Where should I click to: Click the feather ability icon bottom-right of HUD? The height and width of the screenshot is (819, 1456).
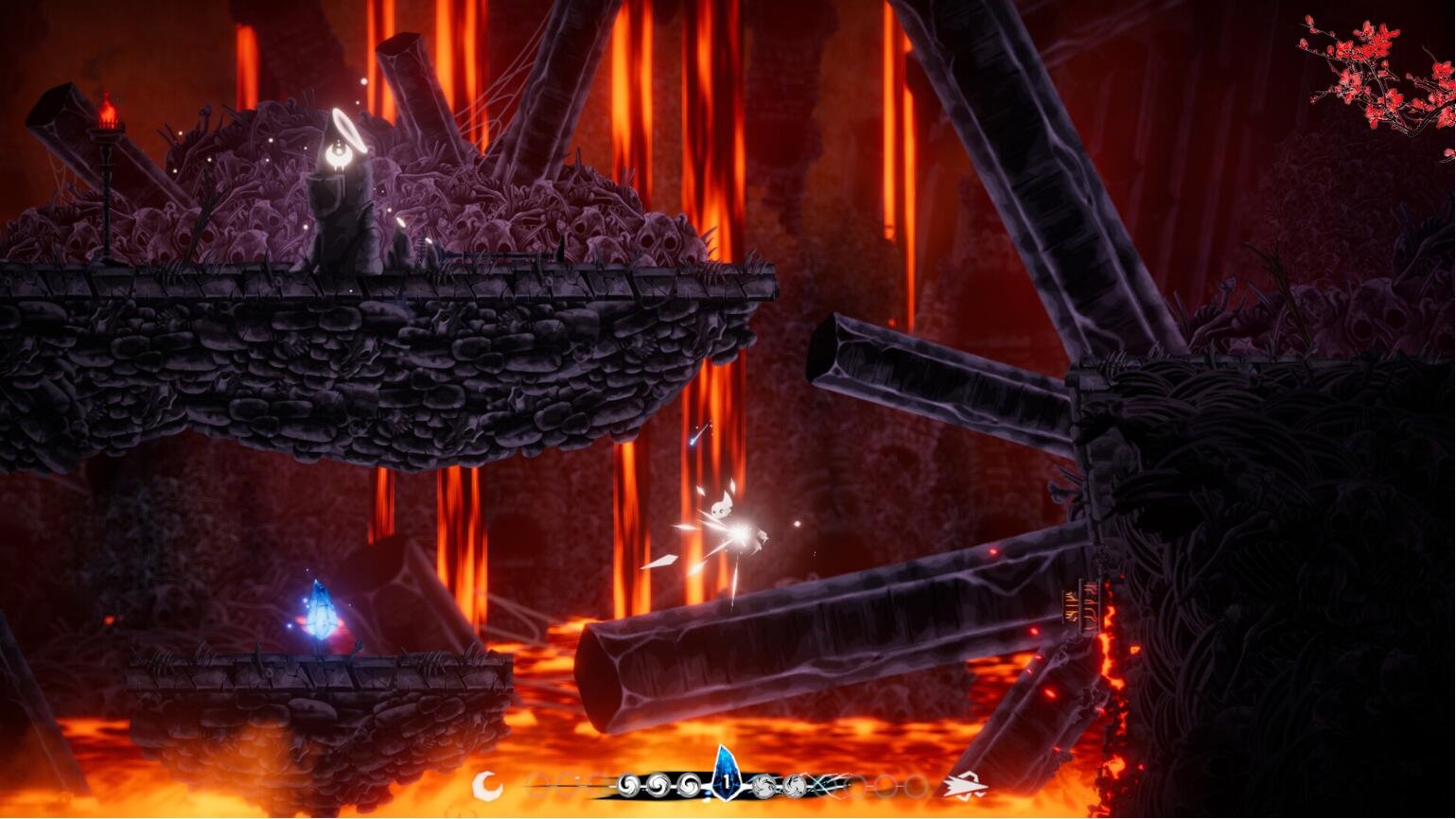pyautogui.click(x=964, y=783)
